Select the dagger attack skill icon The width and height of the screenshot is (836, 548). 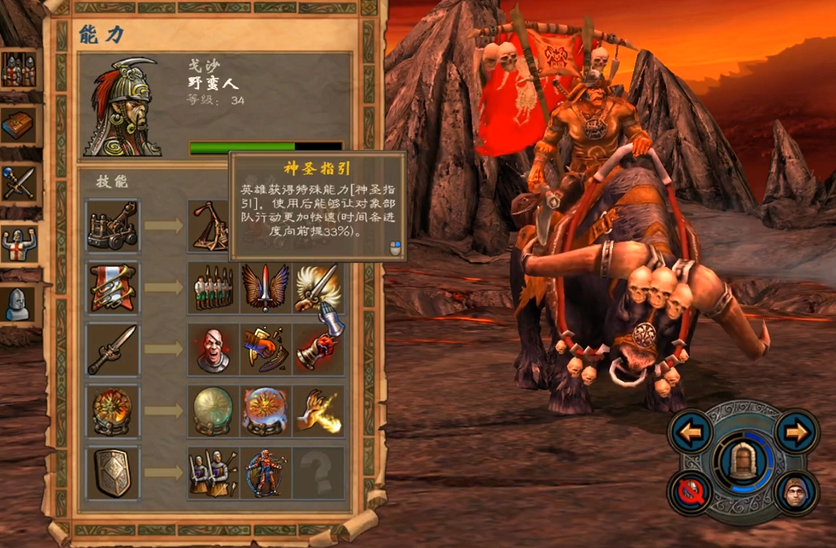coord(112,349)
